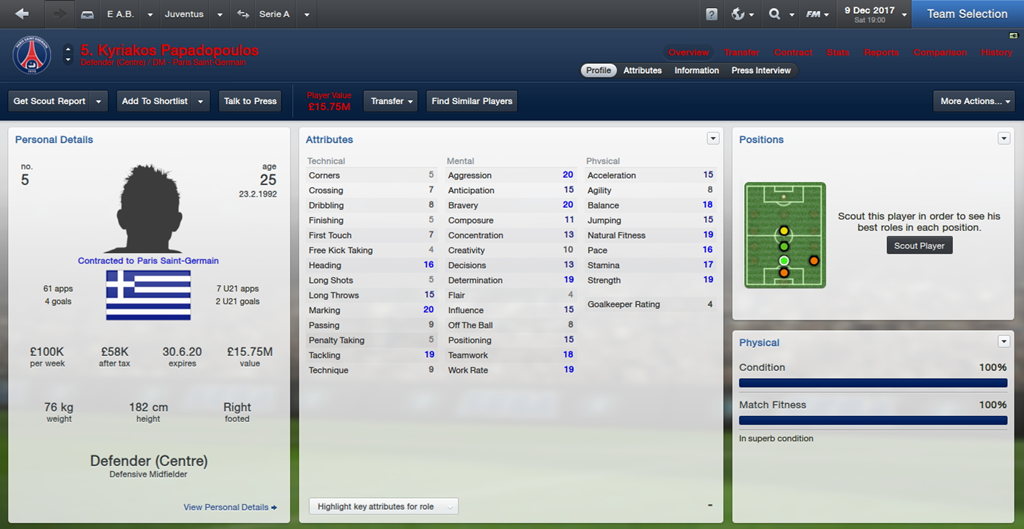This screenshot has width=1024, height=529.
Task: Open the More Actions menu
Action: point(974,101)
